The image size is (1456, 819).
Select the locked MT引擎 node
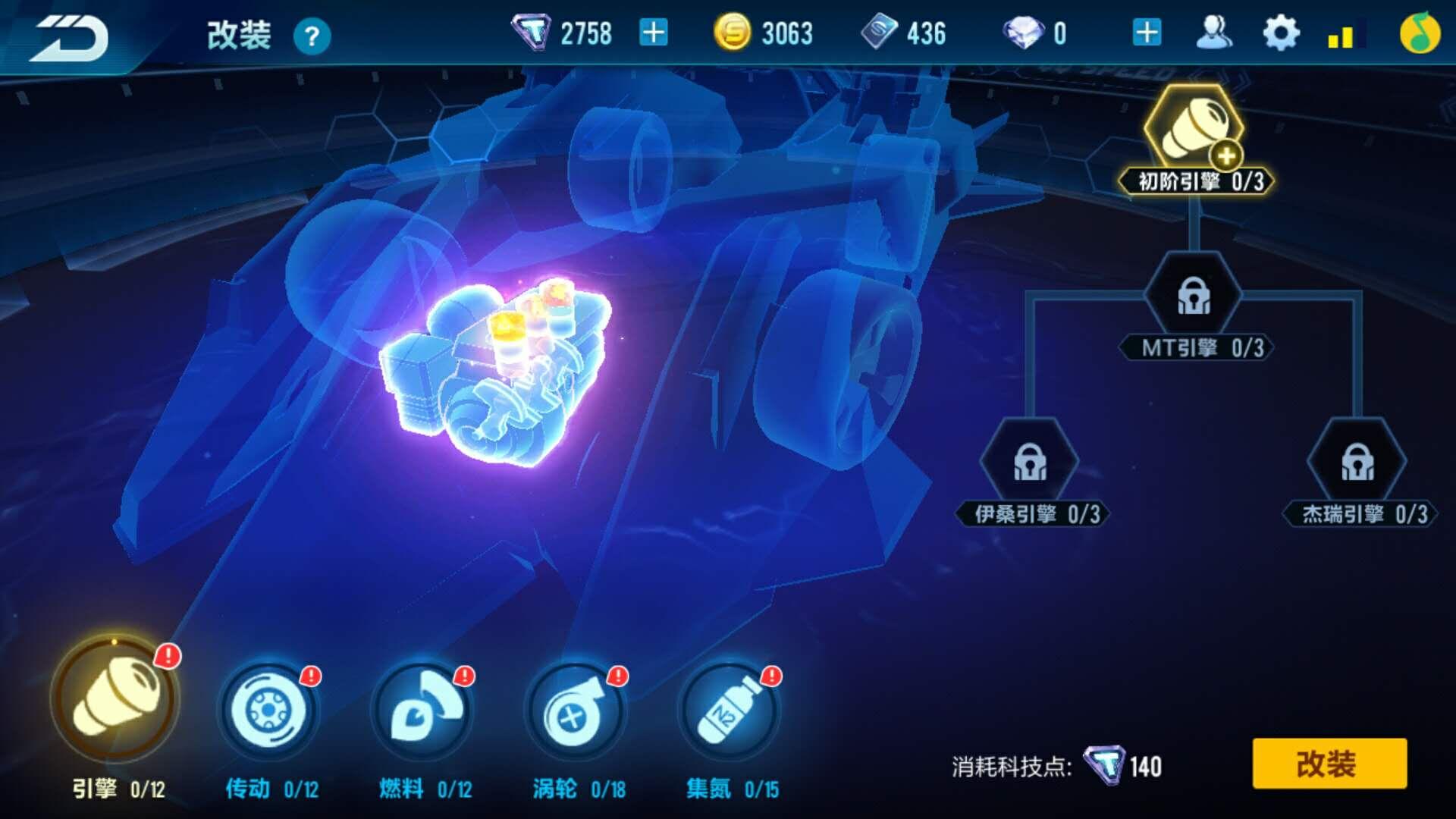point(1194,297)
